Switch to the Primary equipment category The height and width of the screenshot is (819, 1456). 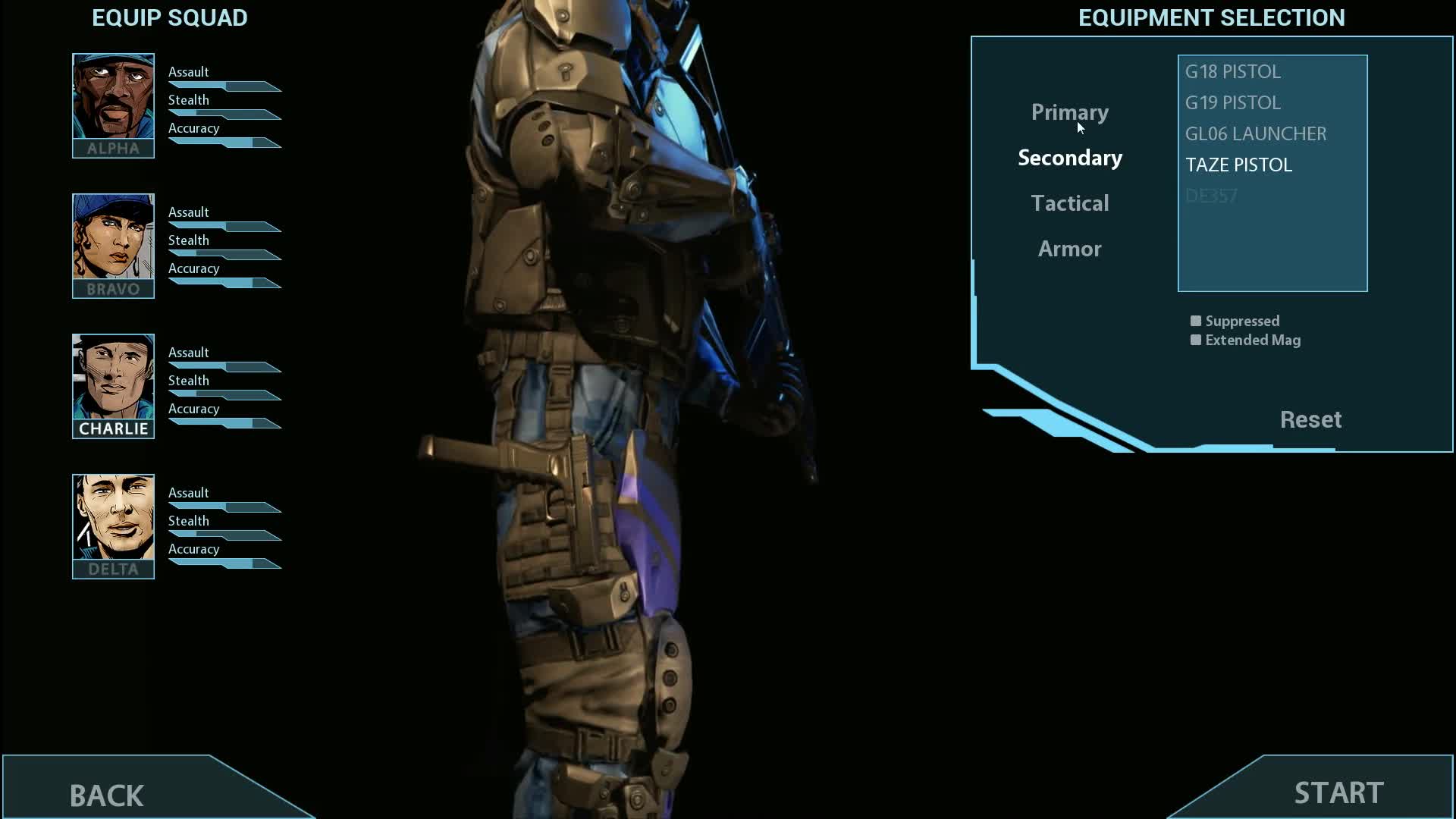pos(1069,112)
